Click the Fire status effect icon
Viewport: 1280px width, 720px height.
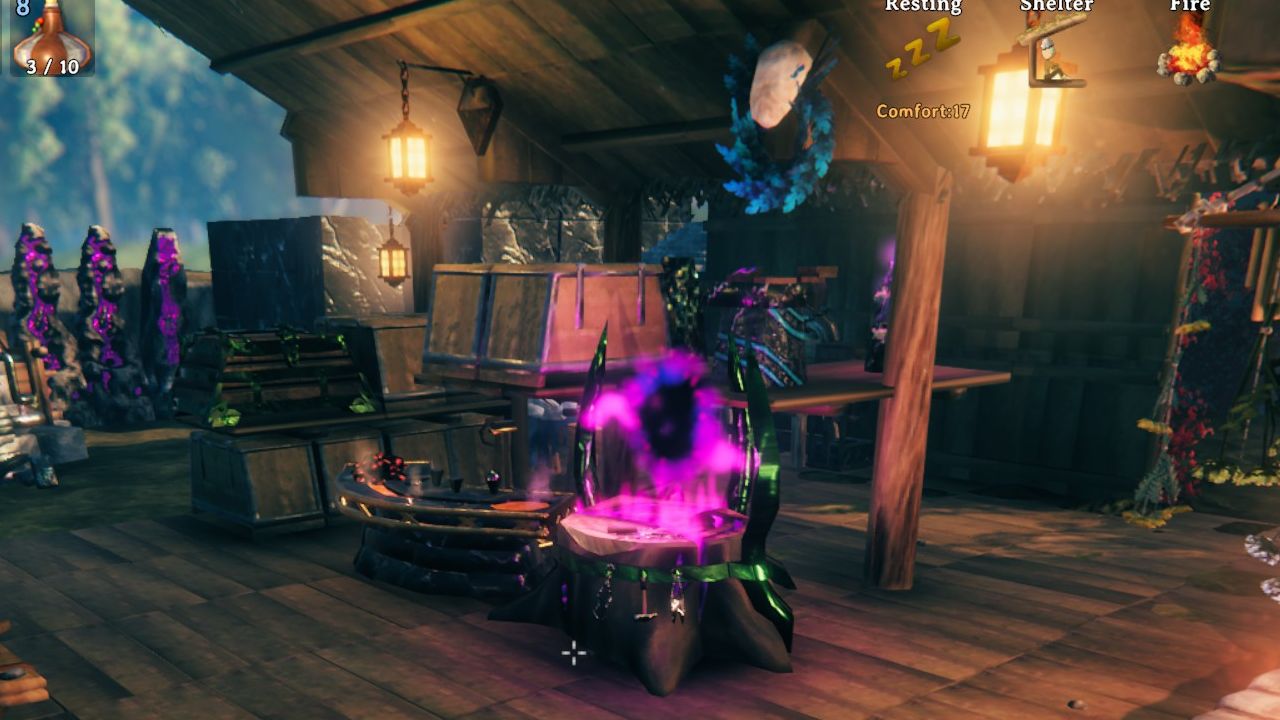pos(1189,50)
